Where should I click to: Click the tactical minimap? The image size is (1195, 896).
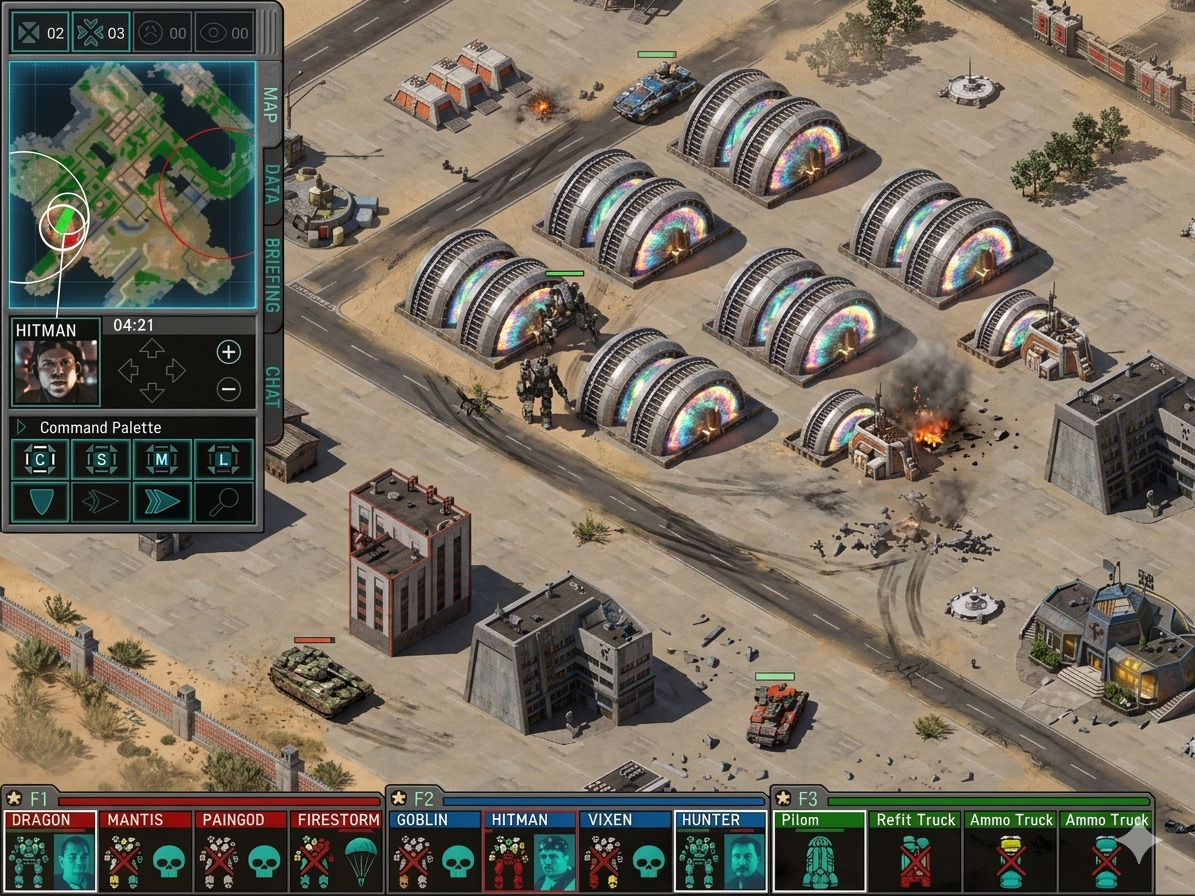click(132, 185)
